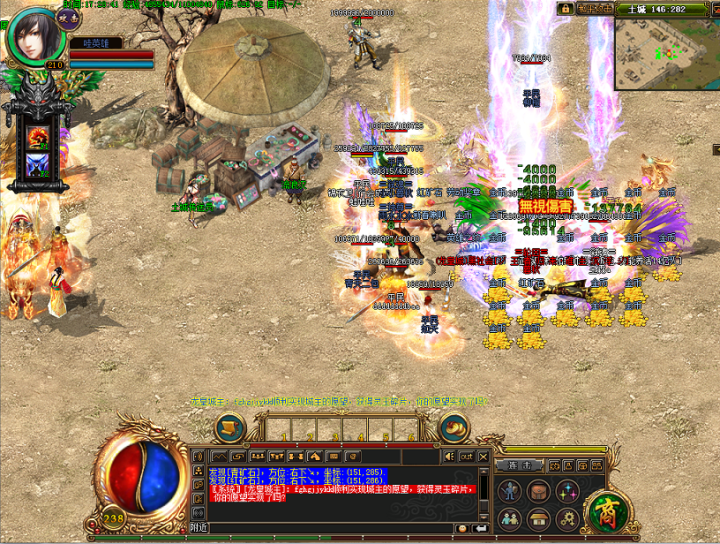
Task: Open the green merchant shop orb
Action: tap(605, 510)
